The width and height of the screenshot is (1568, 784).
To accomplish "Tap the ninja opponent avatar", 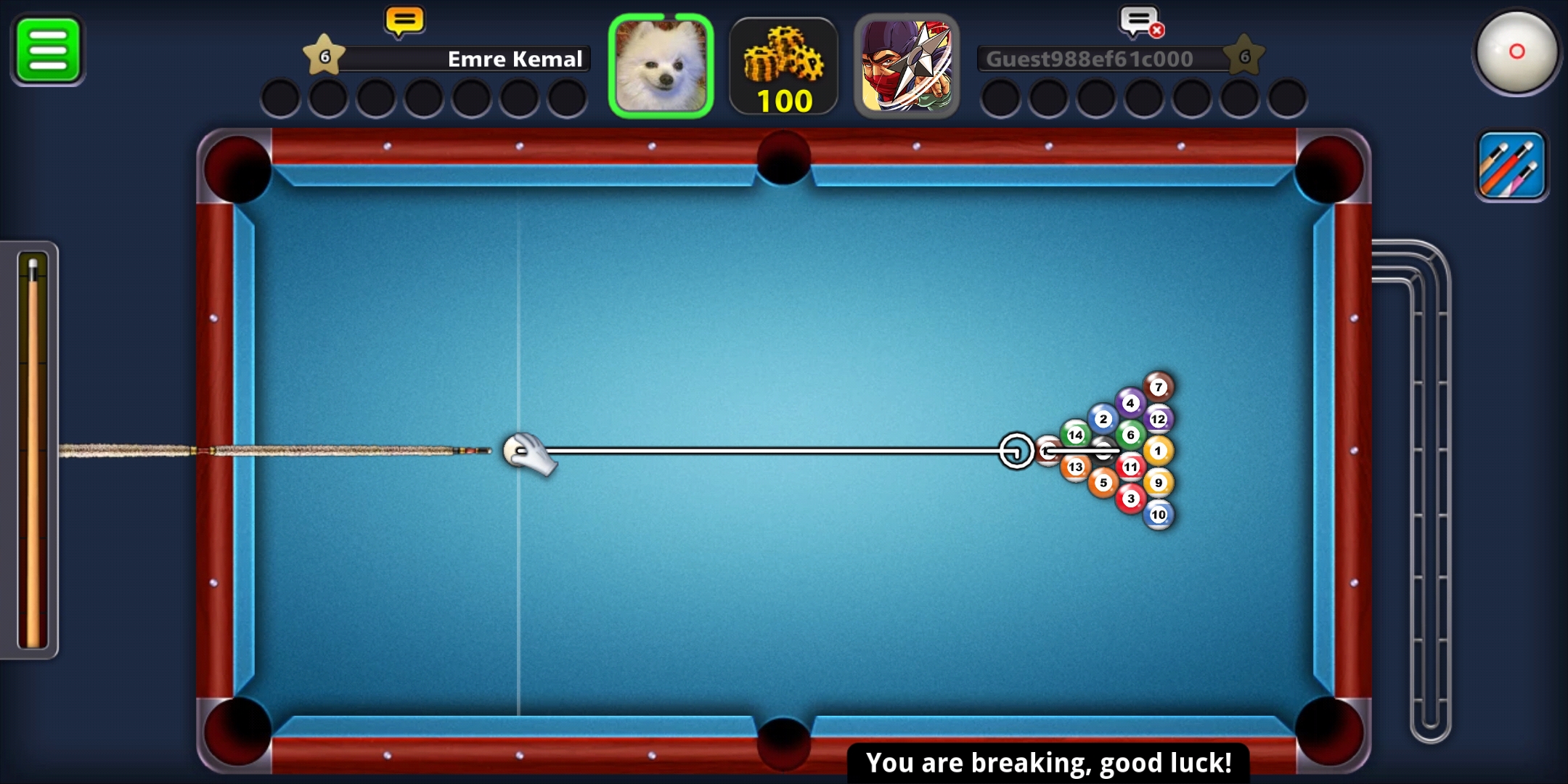I will coord(907,66).
